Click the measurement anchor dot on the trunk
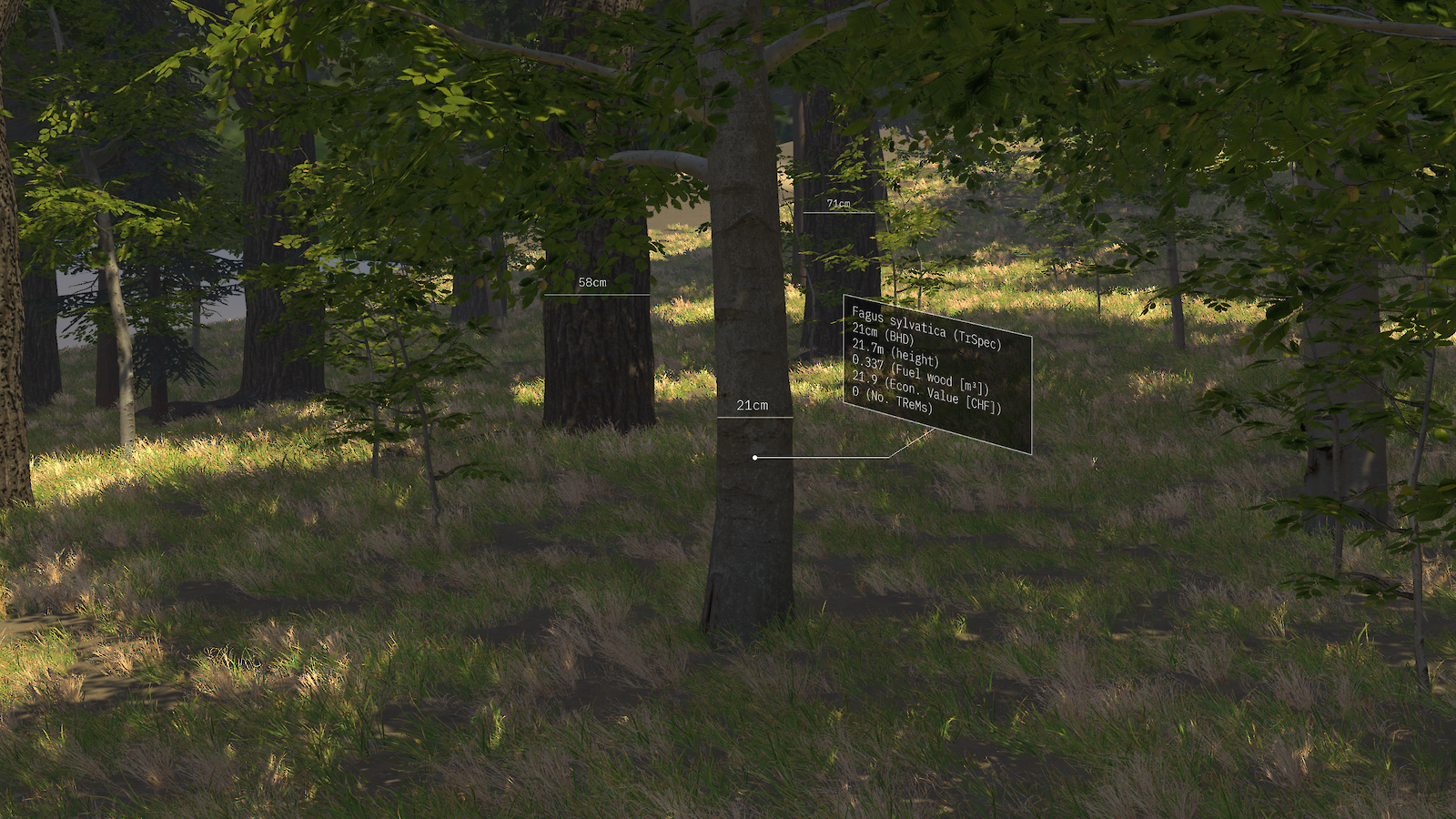Viewport: 1456px width, 819px height. point(755,455)
